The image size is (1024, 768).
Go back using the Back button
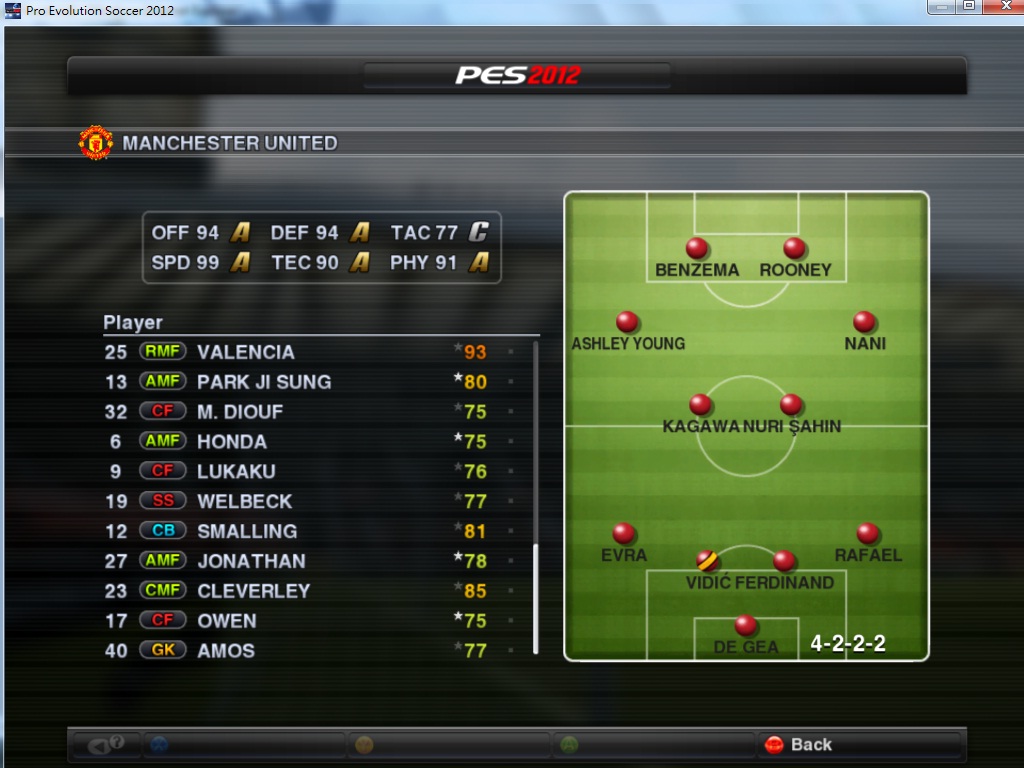coord(799,745)
